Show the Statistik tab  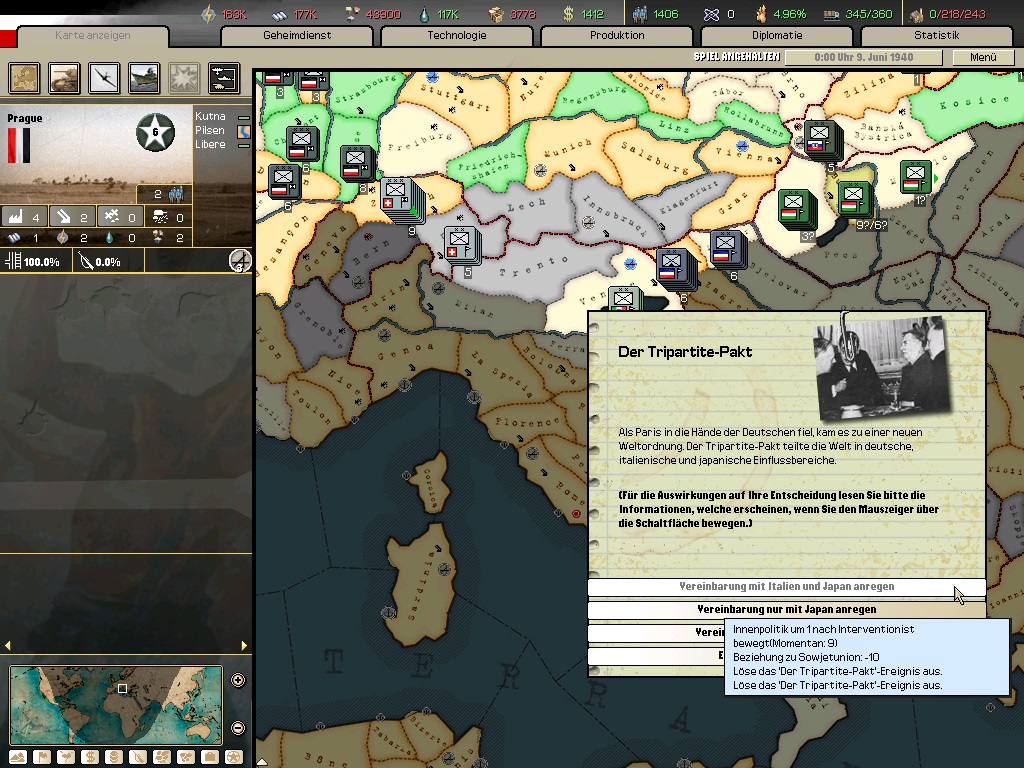(936, 36)
